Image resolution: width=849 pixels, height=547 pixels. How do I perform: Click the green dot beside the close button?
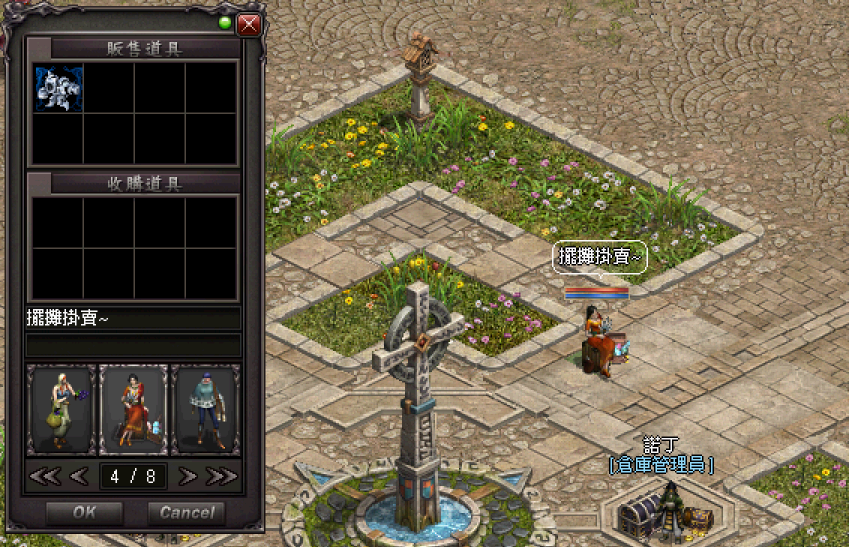(x=224, y=23)
